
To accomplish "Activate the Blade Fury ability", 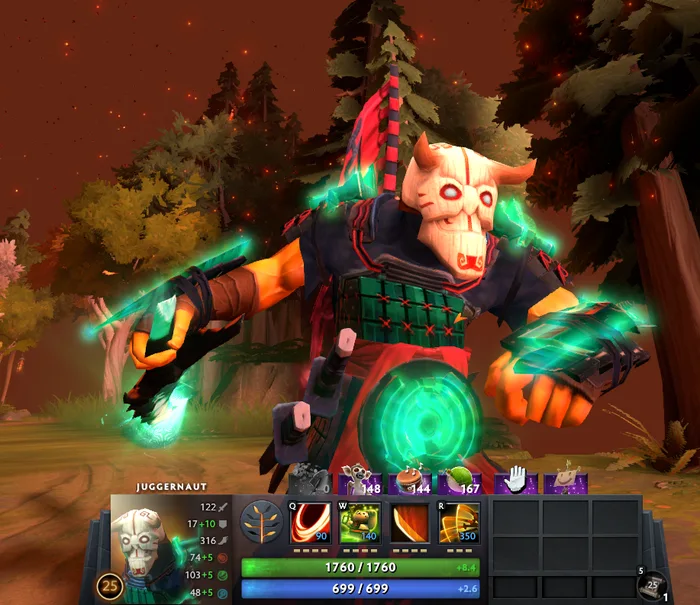I will pos(310,523).
